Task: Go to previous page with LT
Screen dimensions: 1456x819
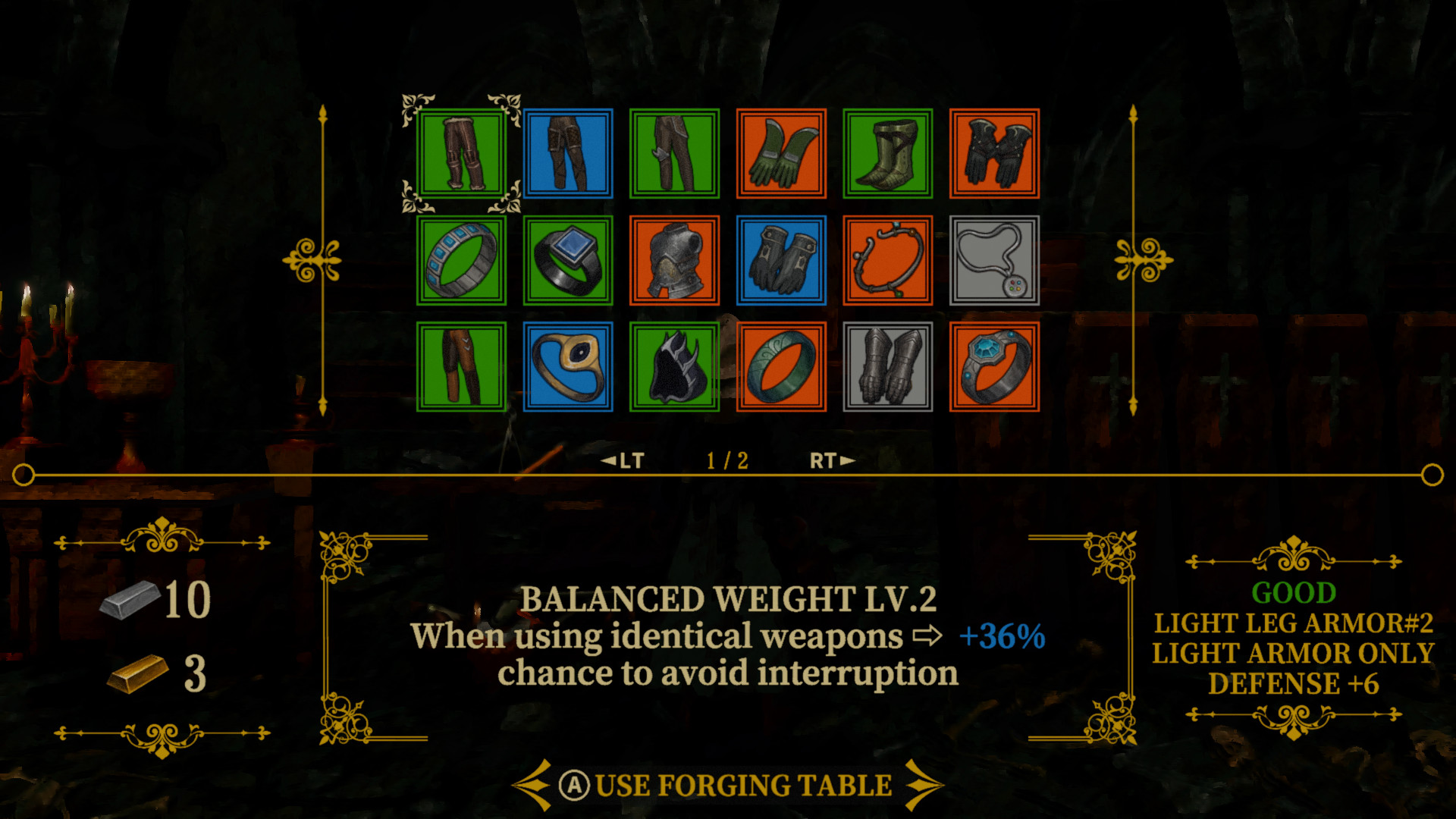Action: pos(626,460)
